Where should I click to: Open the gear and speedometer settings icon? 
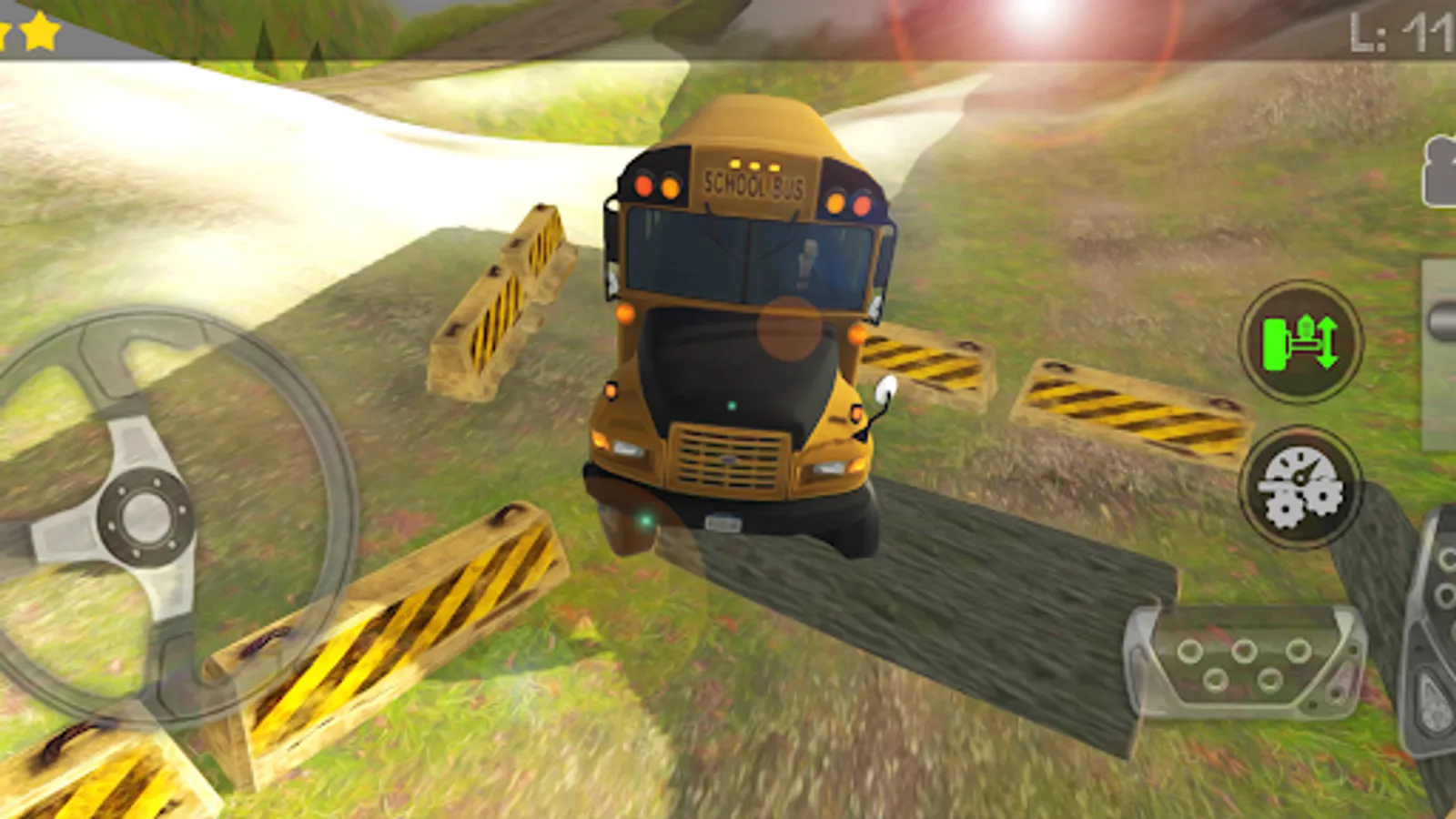[1301, 487]
